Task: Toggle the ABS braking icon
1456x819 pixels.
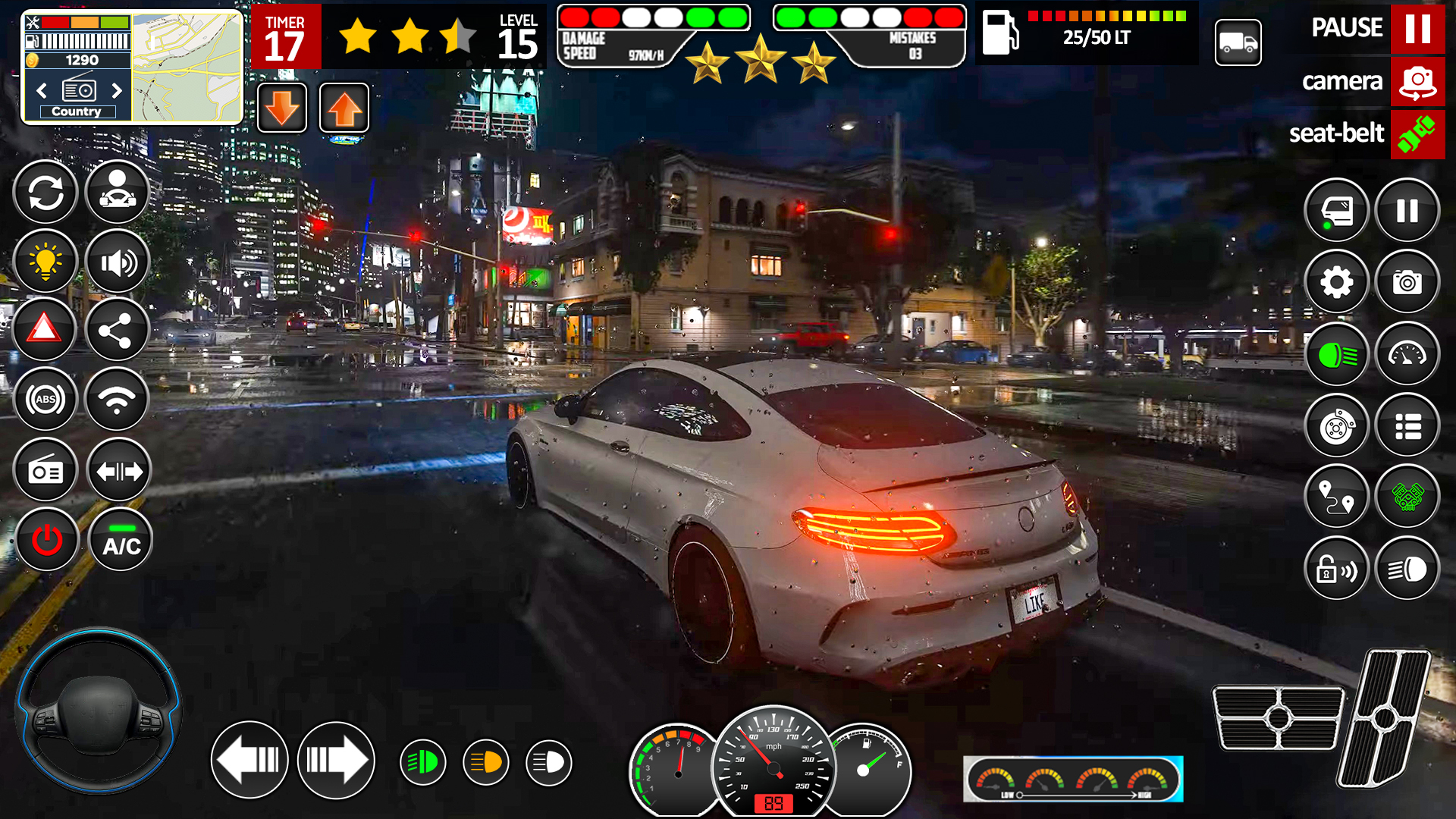Action: pos(45,398)
